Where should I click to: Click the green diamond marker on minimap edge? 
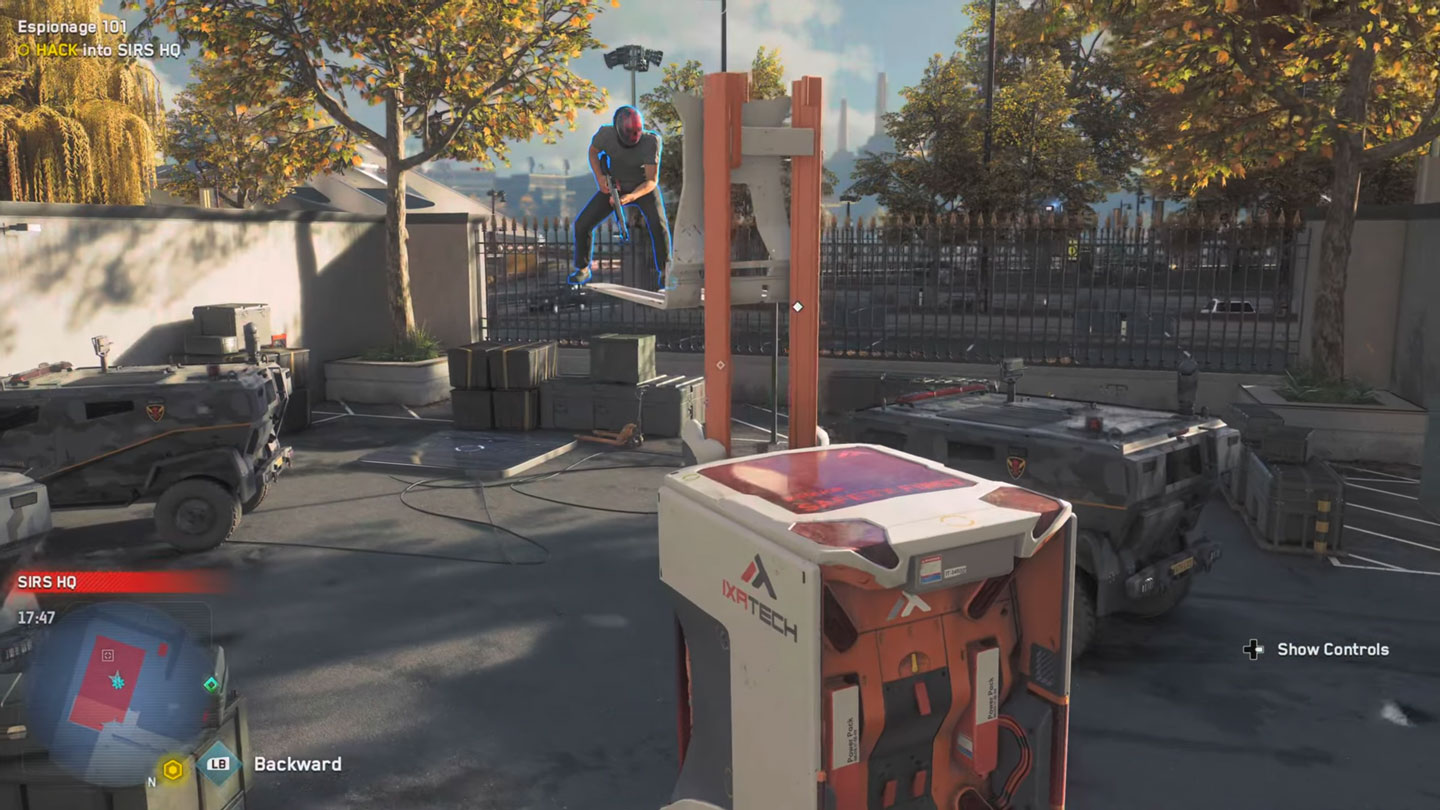click(x=211, y=684)
